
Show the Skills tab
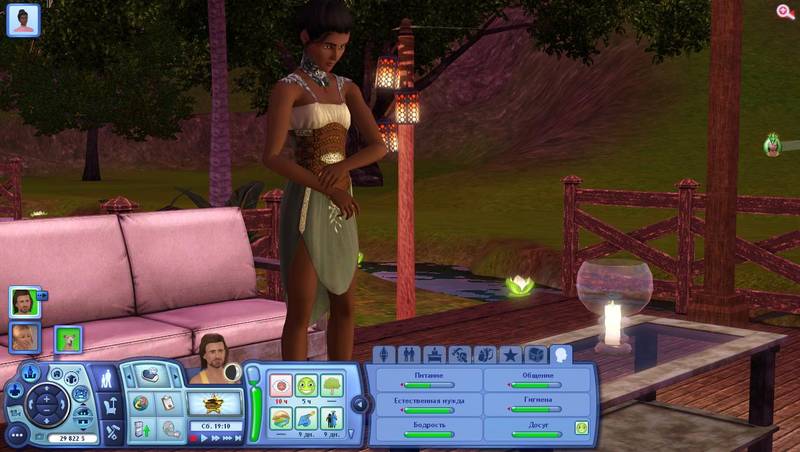[459, 355]
